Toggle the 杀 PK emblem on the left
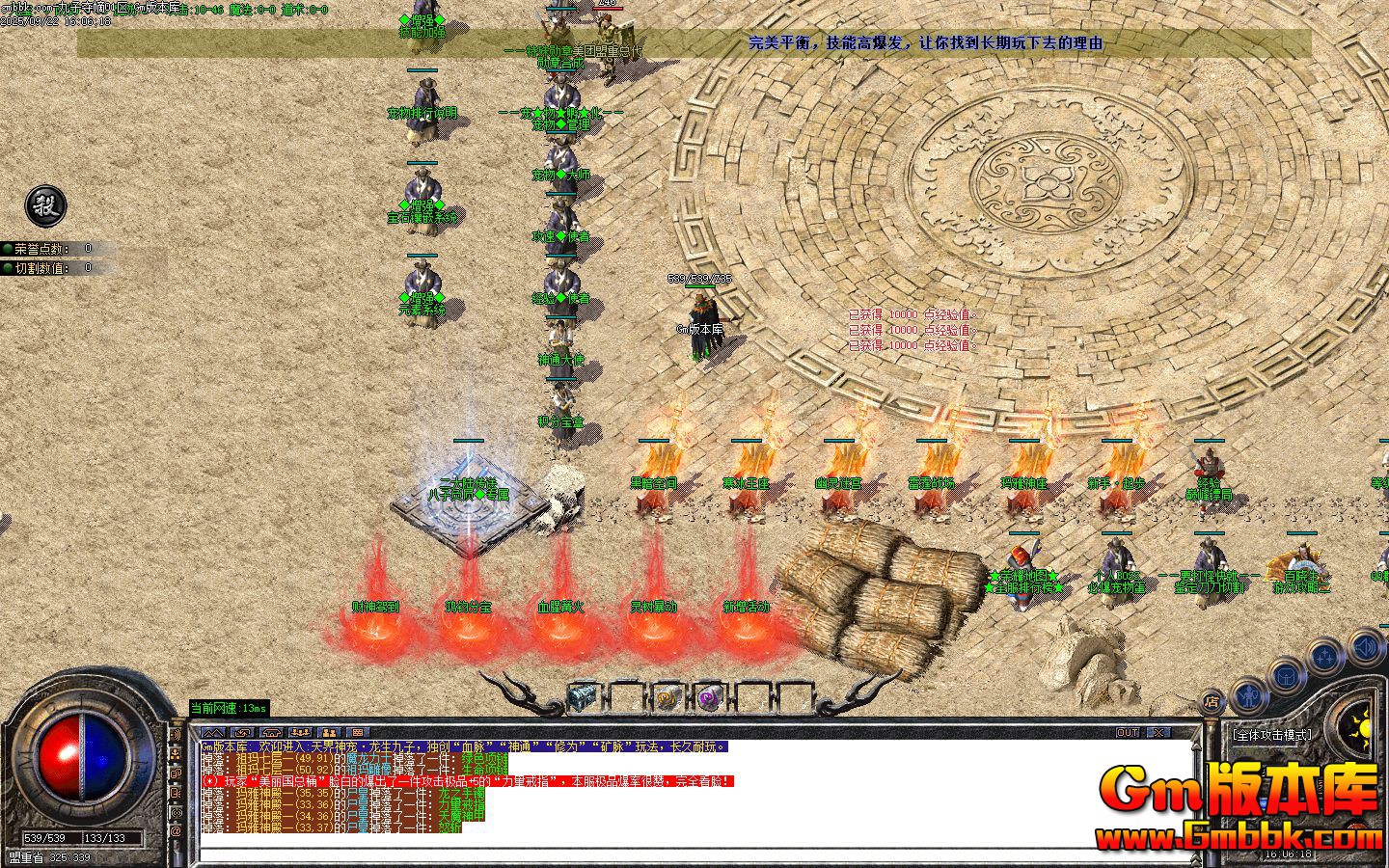The width and height of the screenshot is (1389, 868). (x=45, y=207)
